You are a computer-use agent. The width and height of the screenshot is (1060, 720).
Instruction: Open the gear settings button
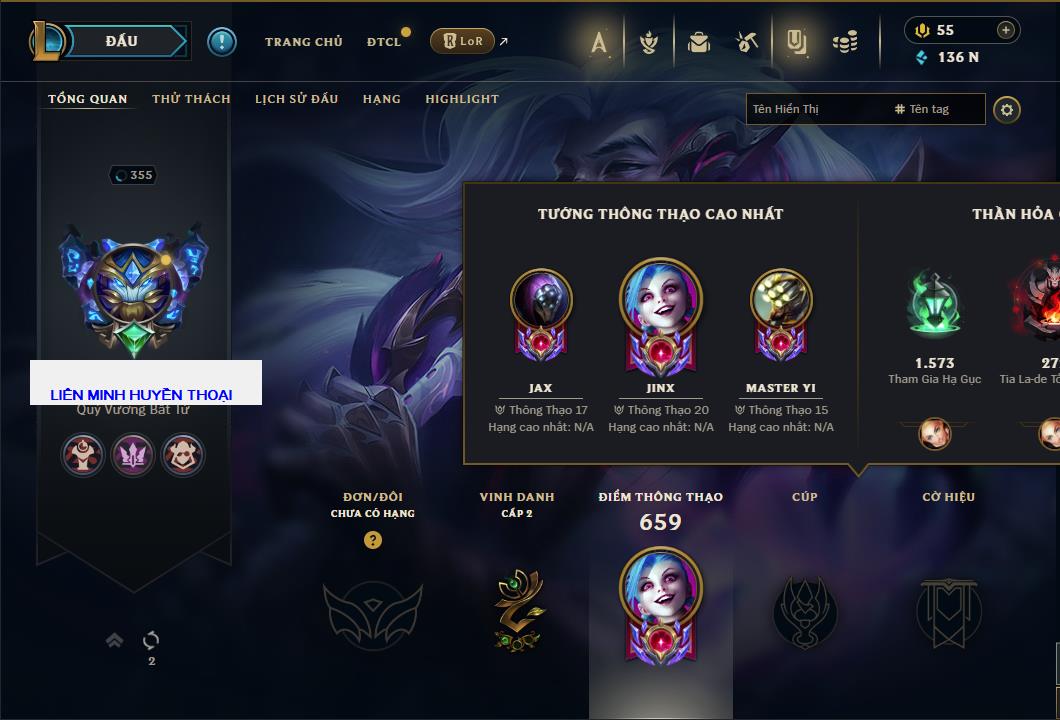[1007, 109]
